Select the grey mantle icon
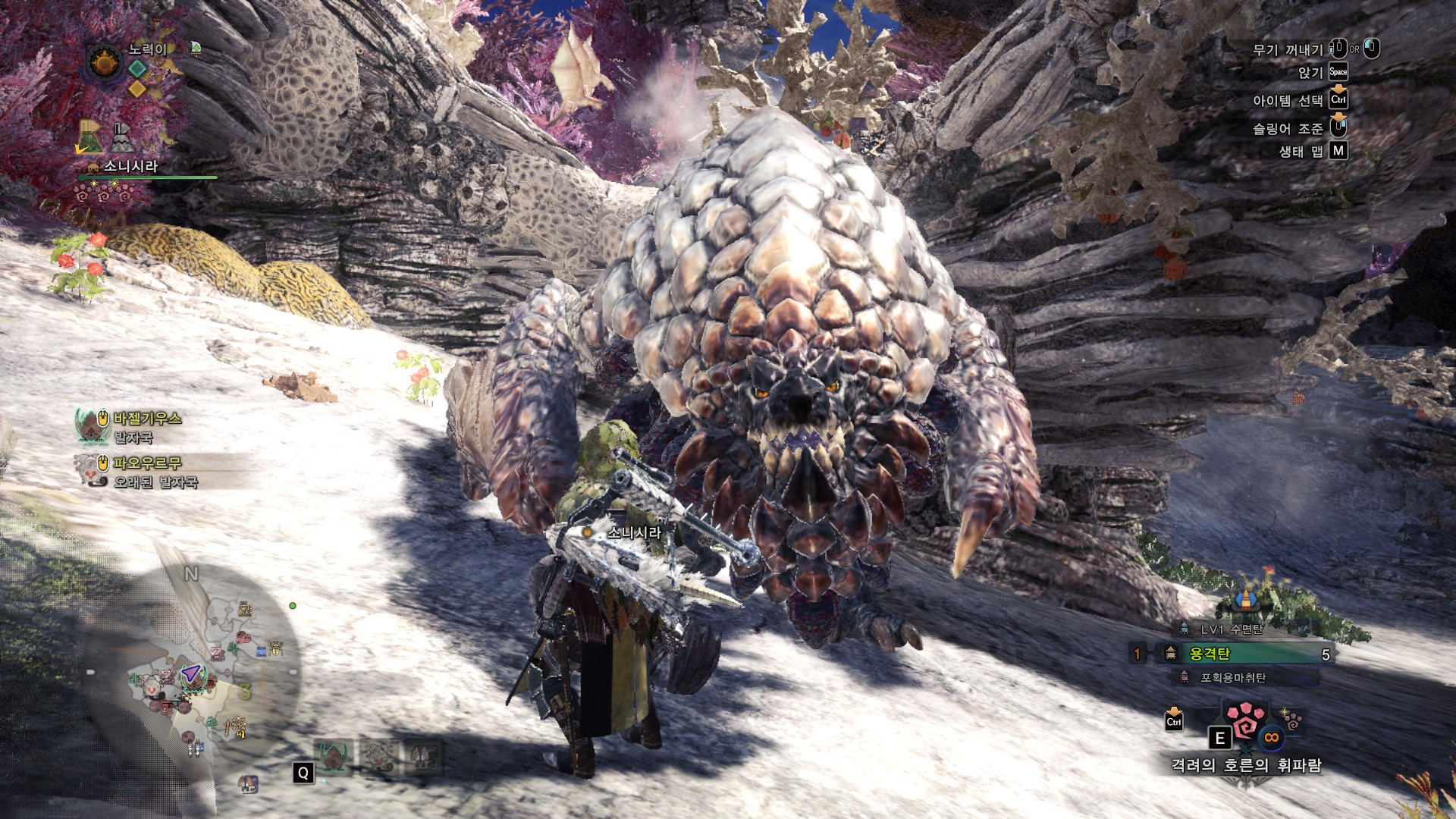The height and width of the screenshot is (819, 1456). tap(121, 137)
